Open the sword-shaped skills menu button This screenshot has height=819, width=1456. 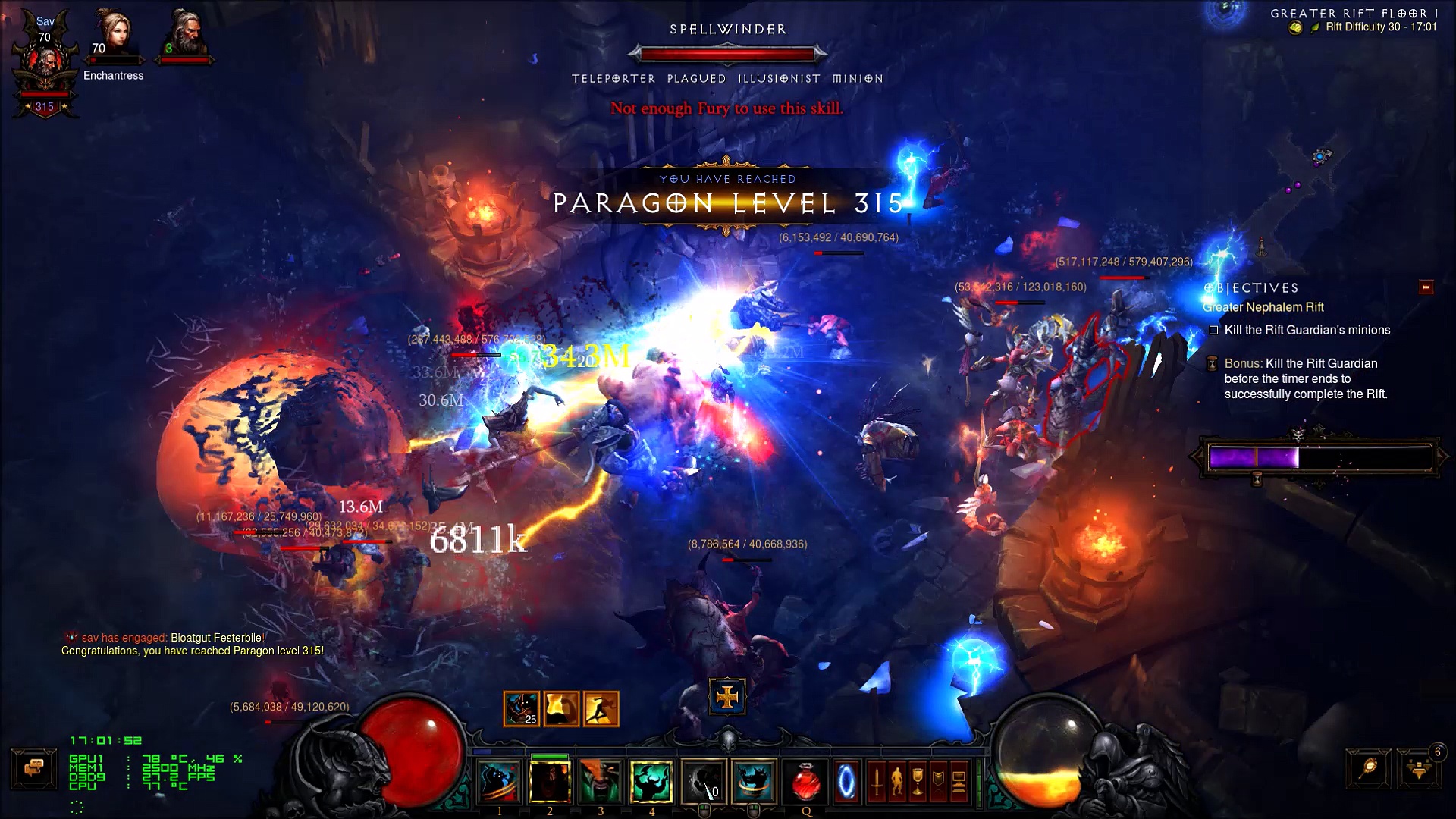(876, 781)
